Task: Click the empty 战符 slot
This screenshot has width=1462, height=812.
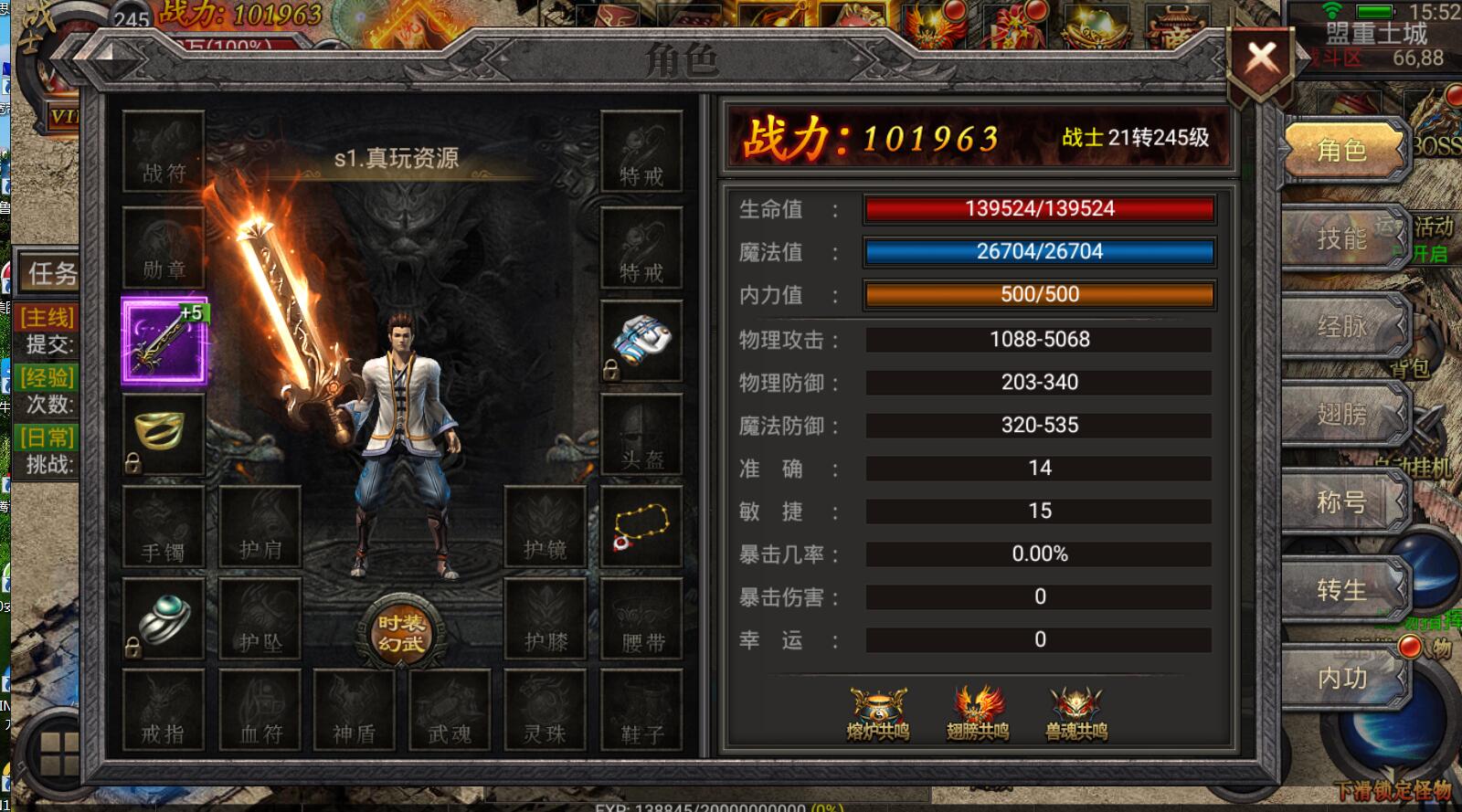Action: 164,152
